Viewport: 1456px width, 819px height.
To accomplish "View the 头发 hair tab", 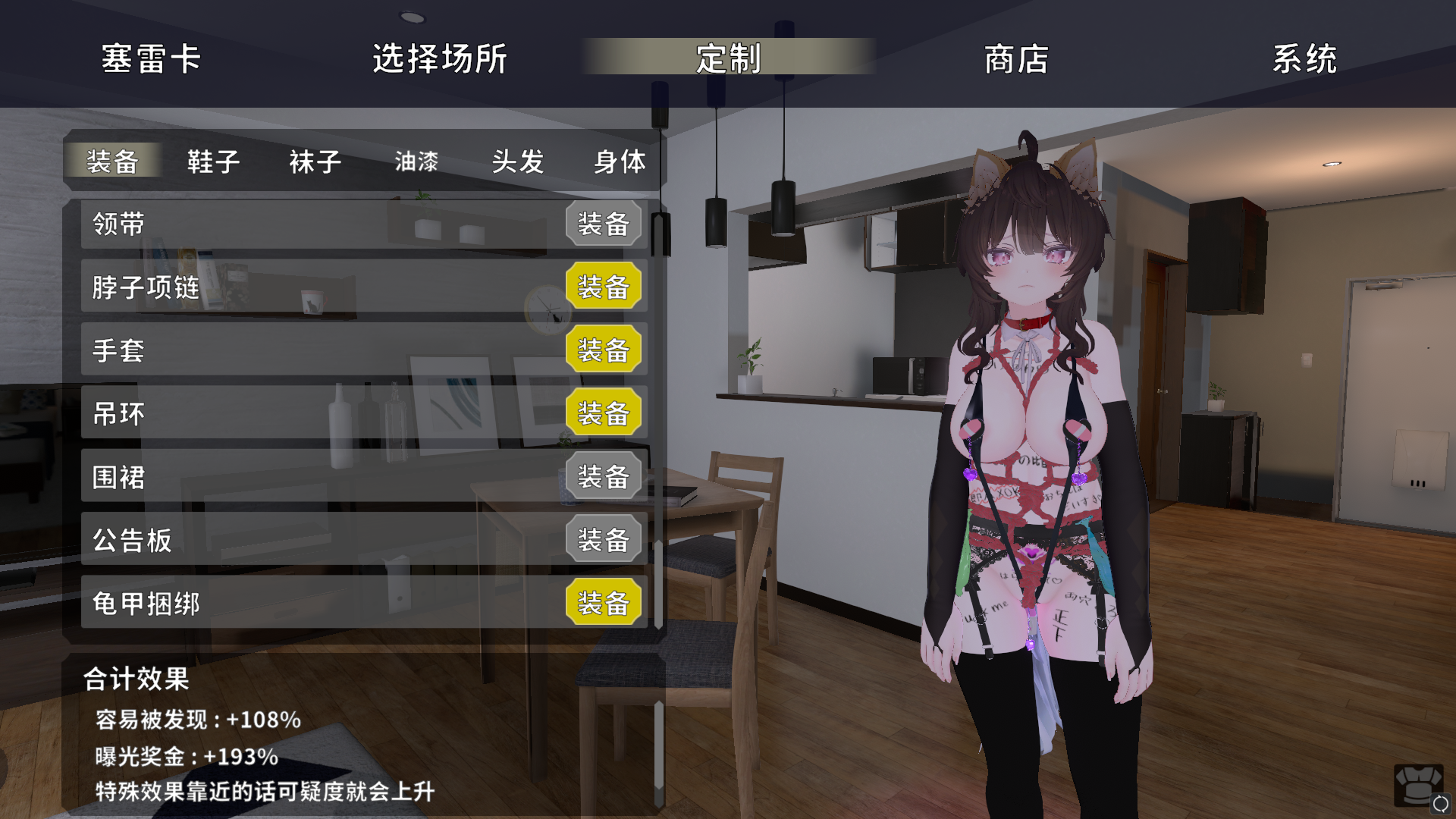I will pyautogui.click(x=518, y=161).
